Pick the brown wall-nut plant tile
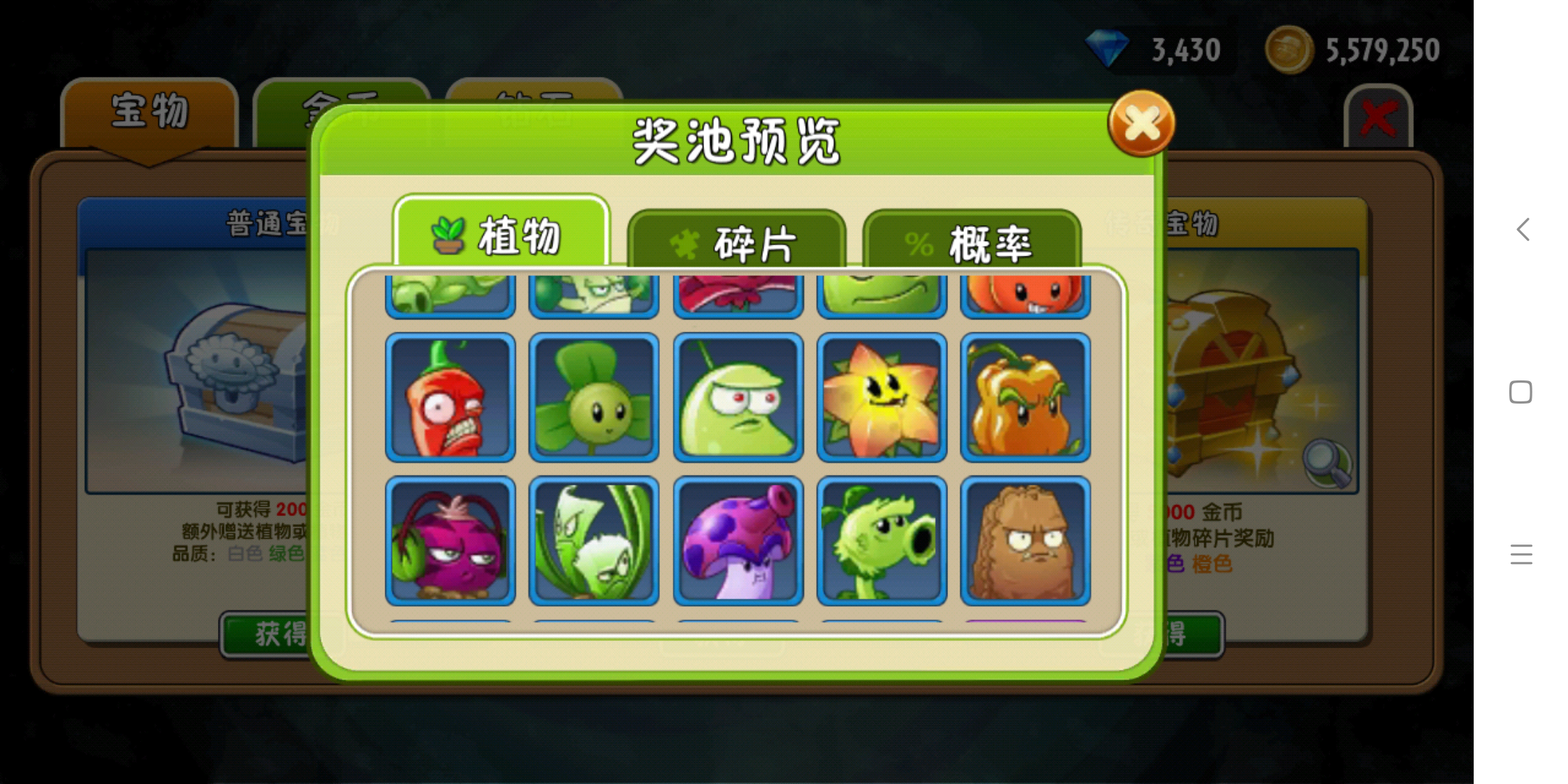The image size is (1568, 784). click(x=1025, y=541)
